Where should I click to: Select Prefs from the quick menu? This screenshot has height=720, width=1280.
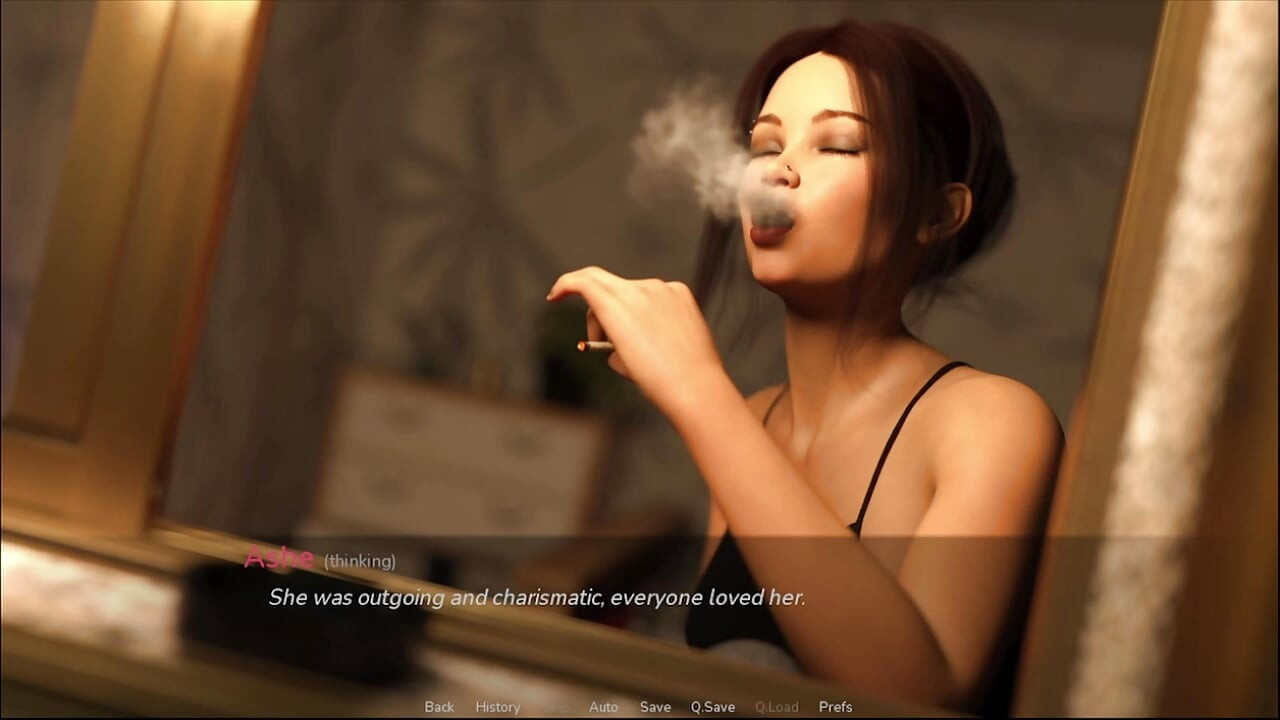point(835,707)
